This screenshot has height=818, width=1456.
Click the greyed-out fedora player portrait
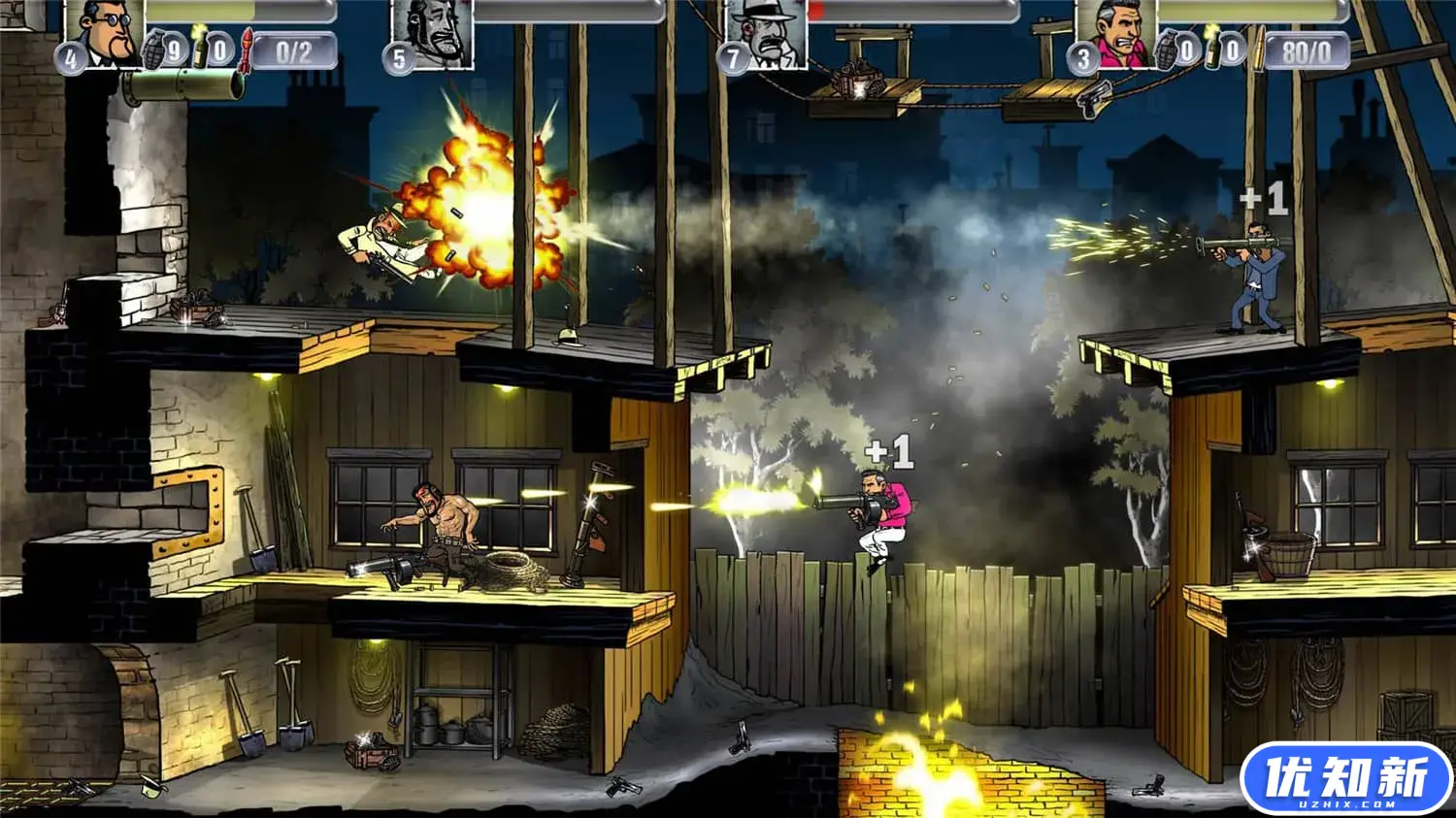coord(767,33)
